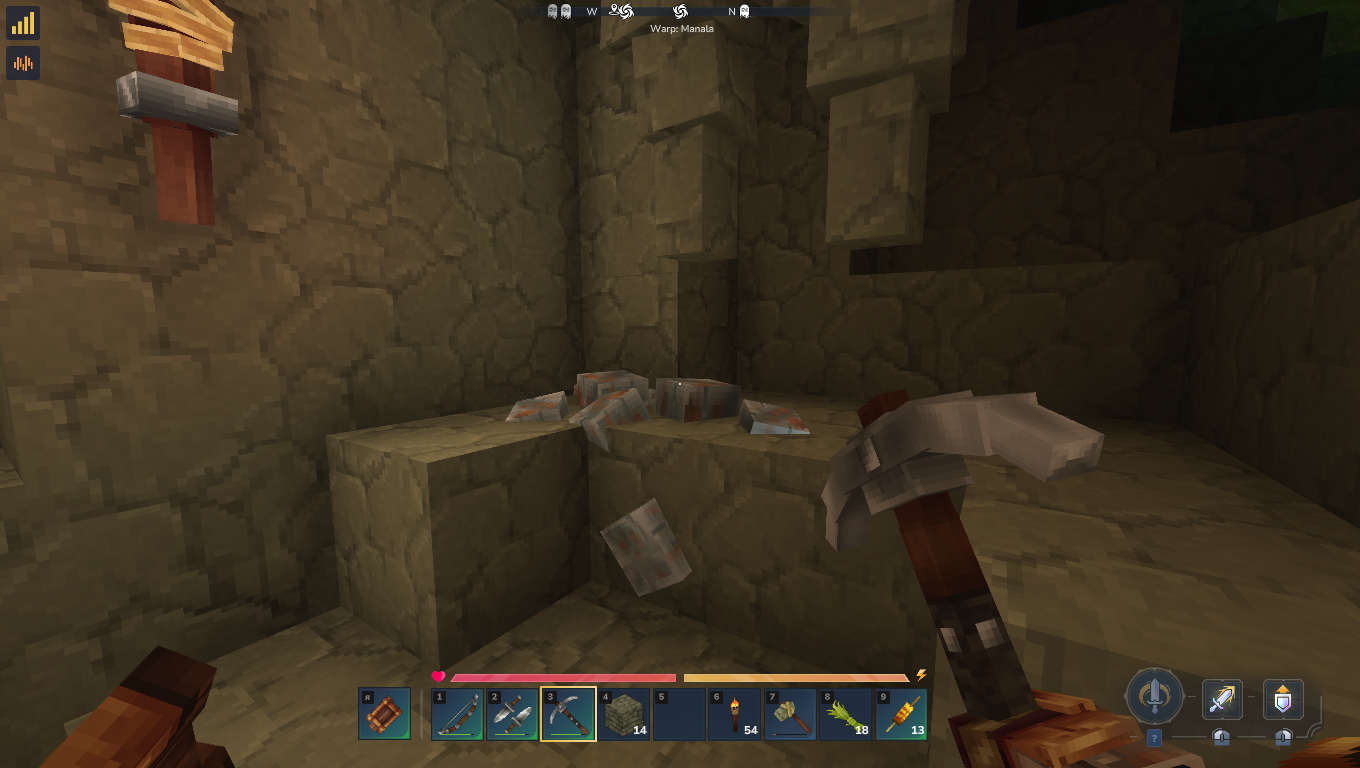Select the twin daggers hotbar slot
The height and width of the screenshot is (768, 1360).
tap(513, 714)
